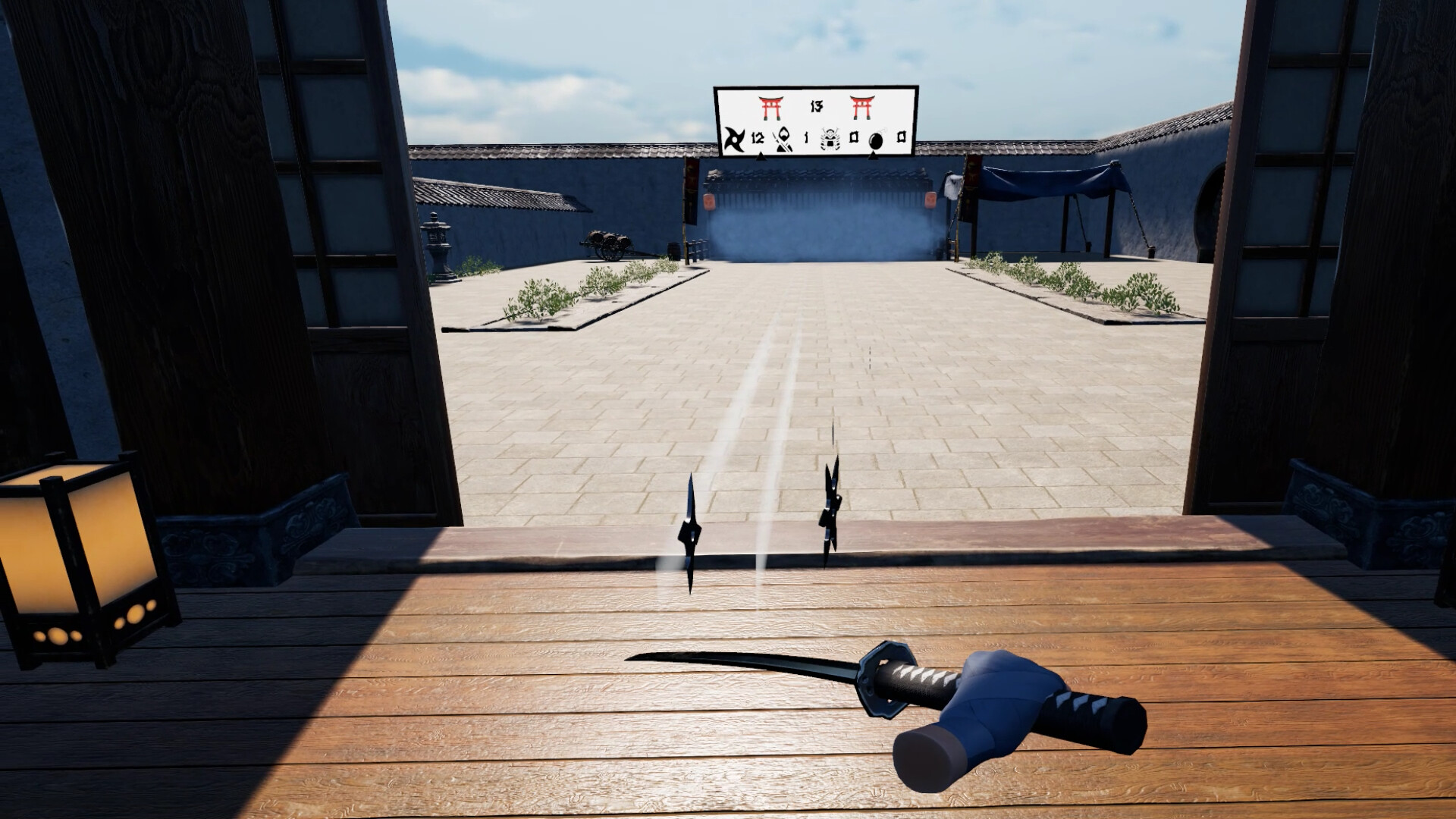Select the ninja kill count showing 1
1456x819 pixels.
(807, 138)
